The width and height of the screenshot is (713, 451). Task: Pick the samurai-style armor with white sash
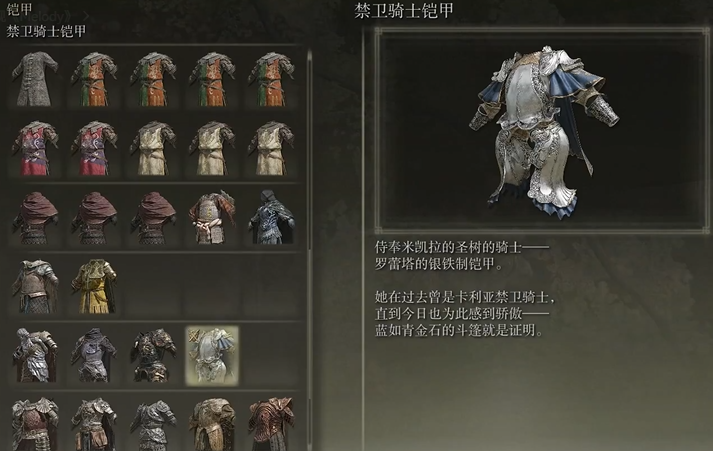tap(210, 215)
